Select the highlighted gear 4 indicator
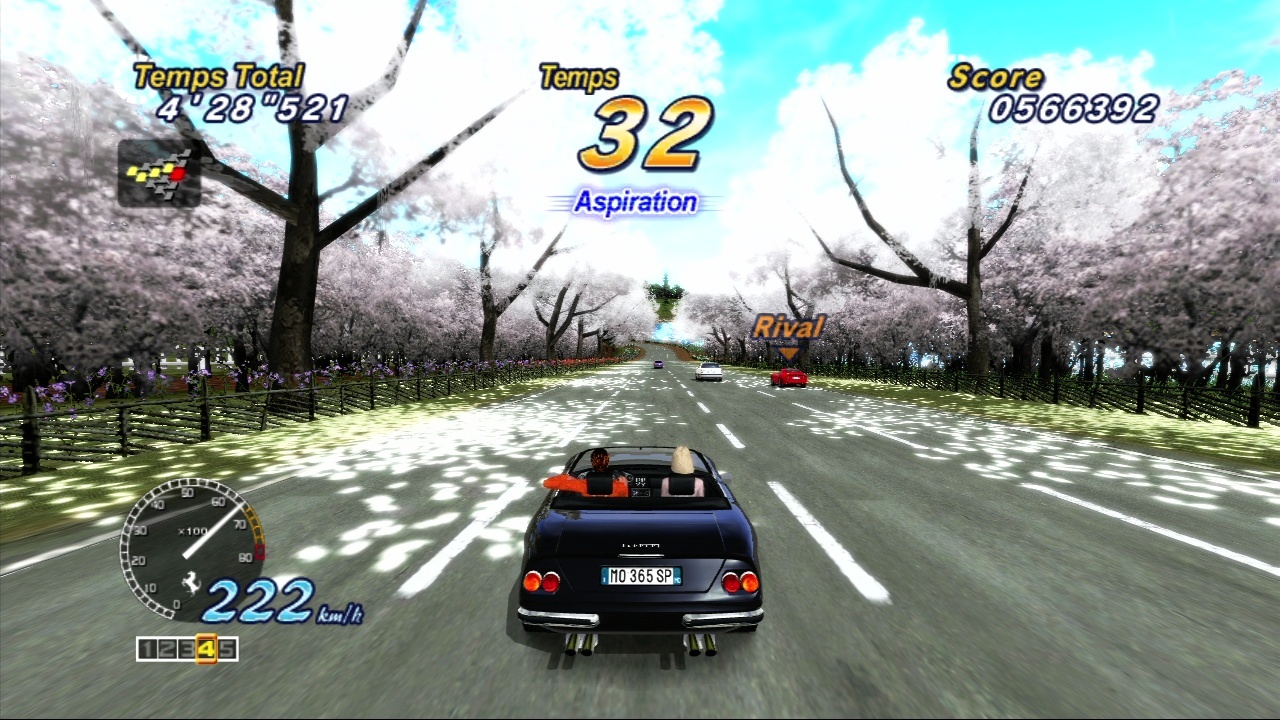The width and height of the screenshot is (1280, 720). pos(207,649)
